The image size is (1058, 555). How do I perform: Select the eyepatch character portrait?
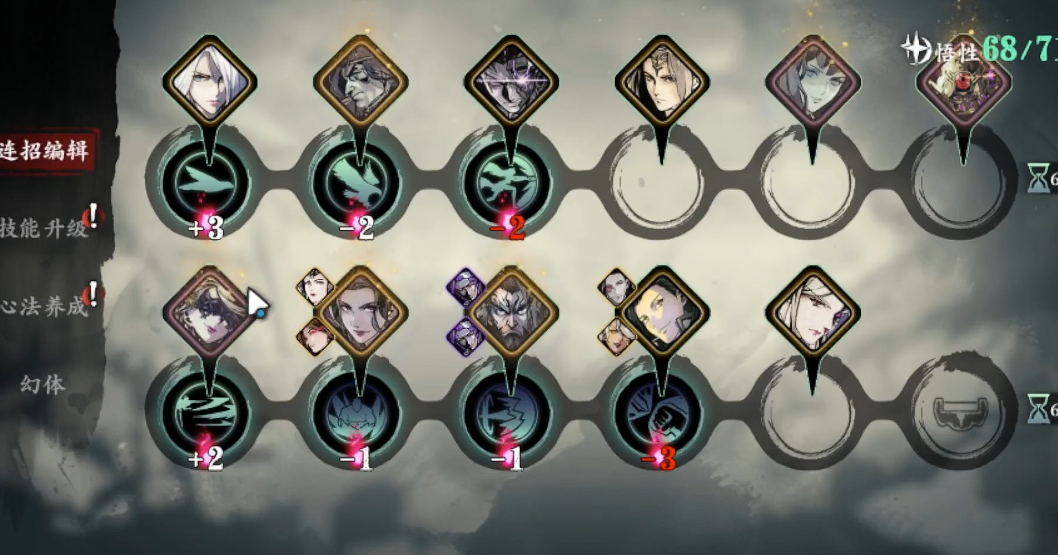click(x=358, y=81)
